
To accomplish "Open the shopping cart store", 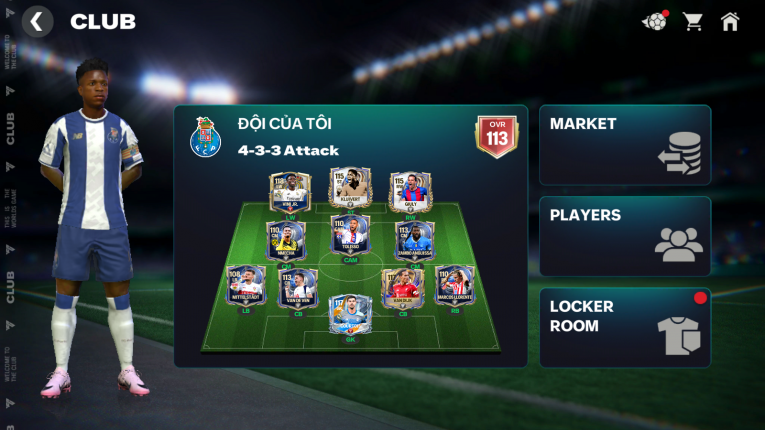I will pos(693,21).
